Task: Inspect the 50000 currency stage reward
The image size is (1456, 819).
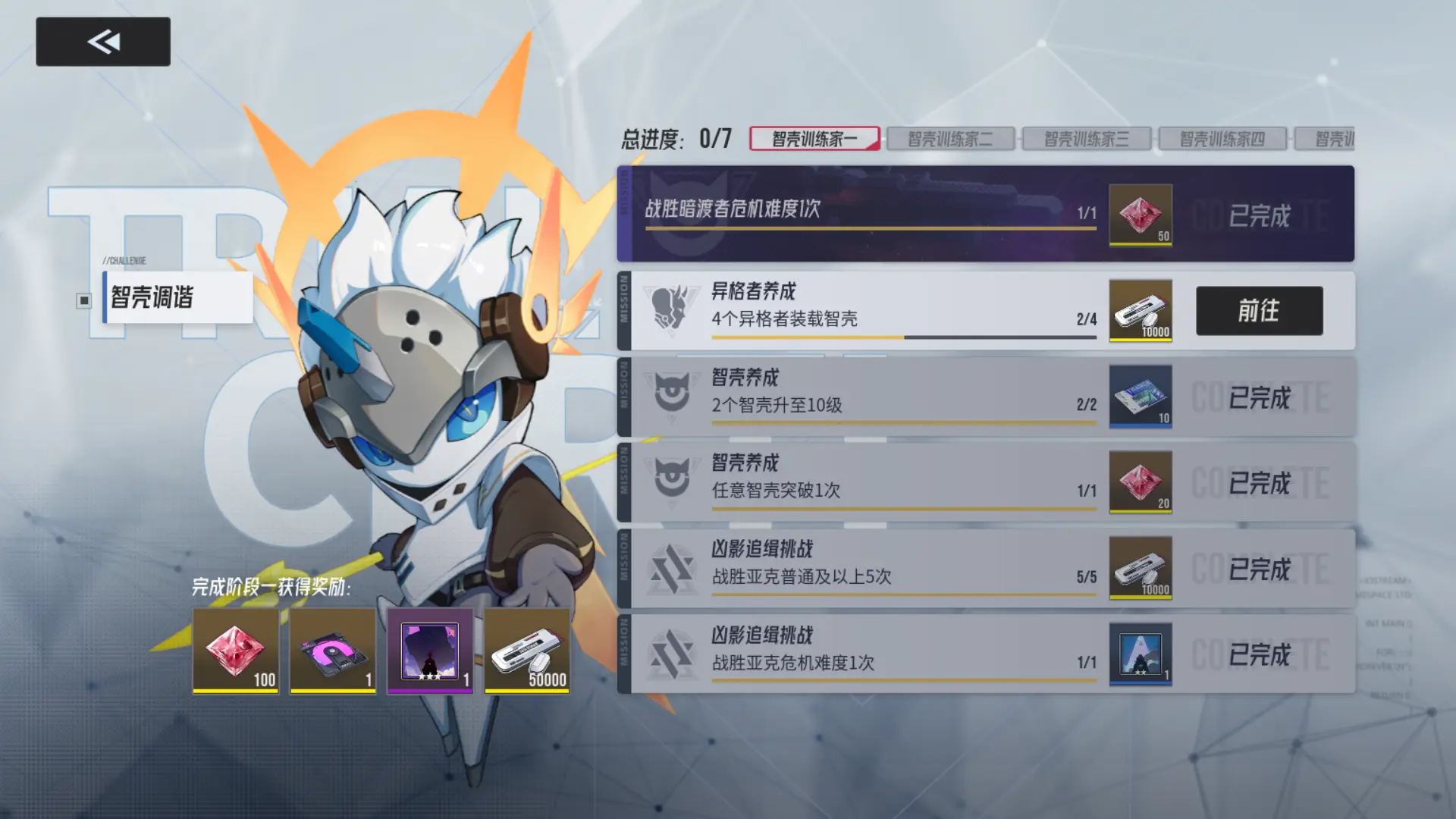Action: point(527,651)
